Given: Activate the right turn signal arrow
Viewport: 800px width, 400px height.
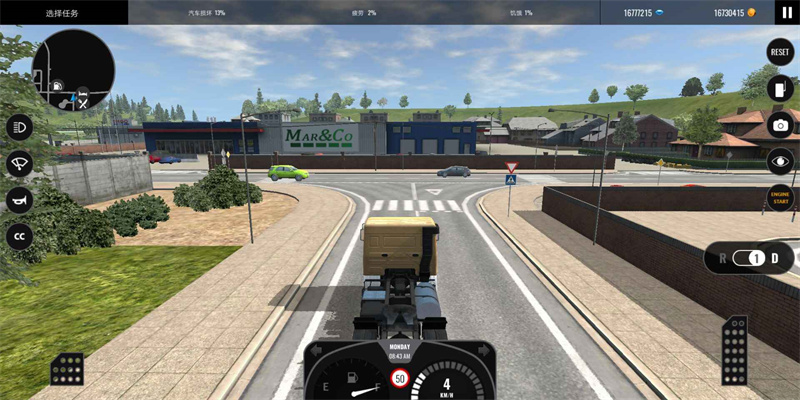Looking at the screenshot, I should coord(483,351).
